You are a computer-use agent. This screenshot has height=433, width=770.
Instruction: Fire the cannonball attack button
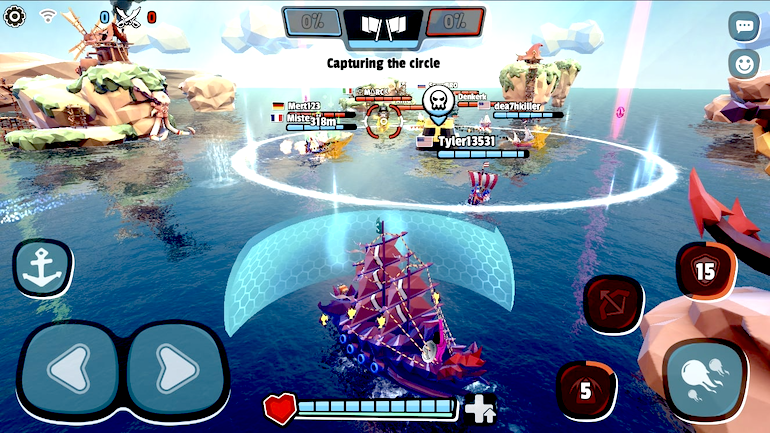(704, 380)
